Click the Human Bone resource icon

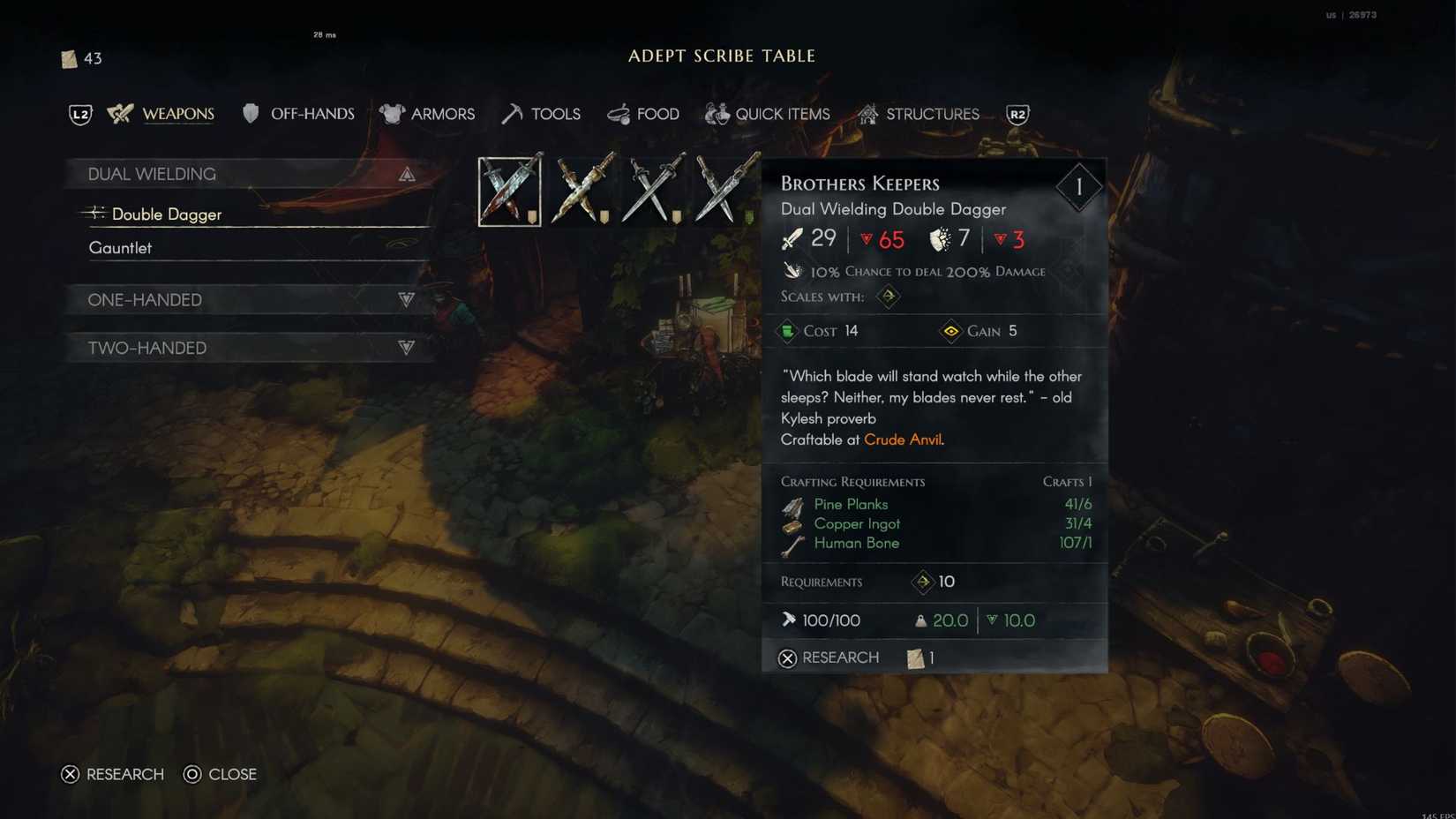(x=793, y=544)
